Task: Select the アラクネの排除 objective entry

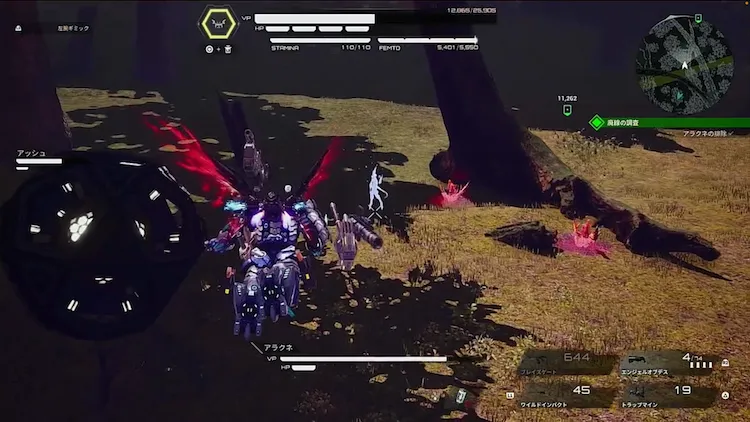Action: click(x=708, y=133)
